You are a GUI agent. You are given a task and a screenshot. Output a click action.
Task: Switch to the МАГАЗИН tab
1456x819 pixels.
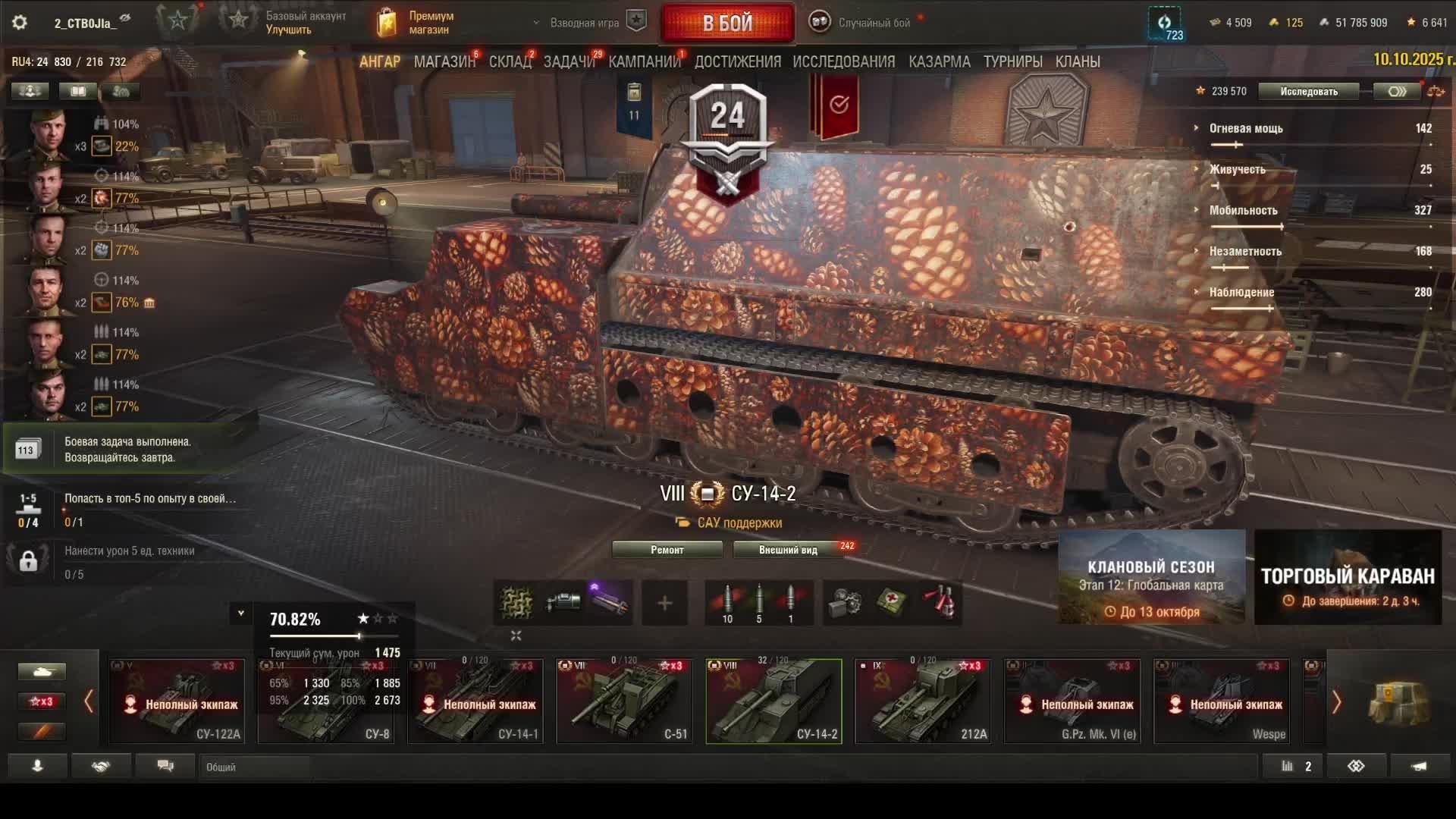pos(444,61)
